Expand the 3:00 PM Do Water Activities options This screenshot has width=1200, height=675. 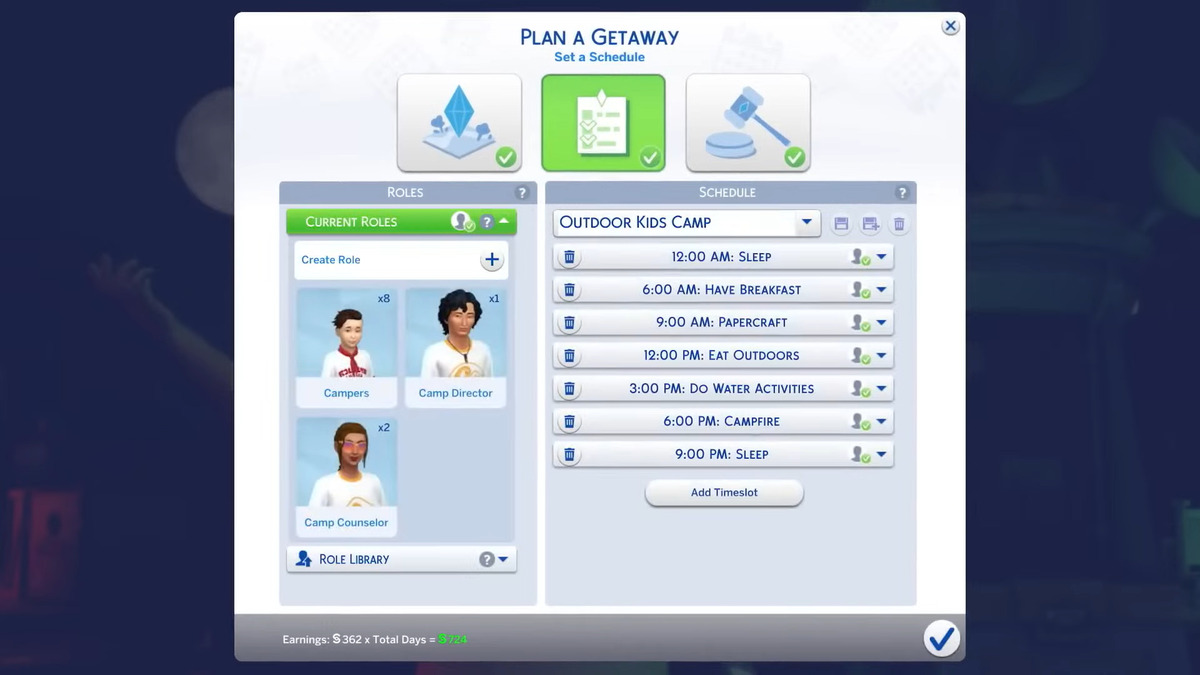881,389
